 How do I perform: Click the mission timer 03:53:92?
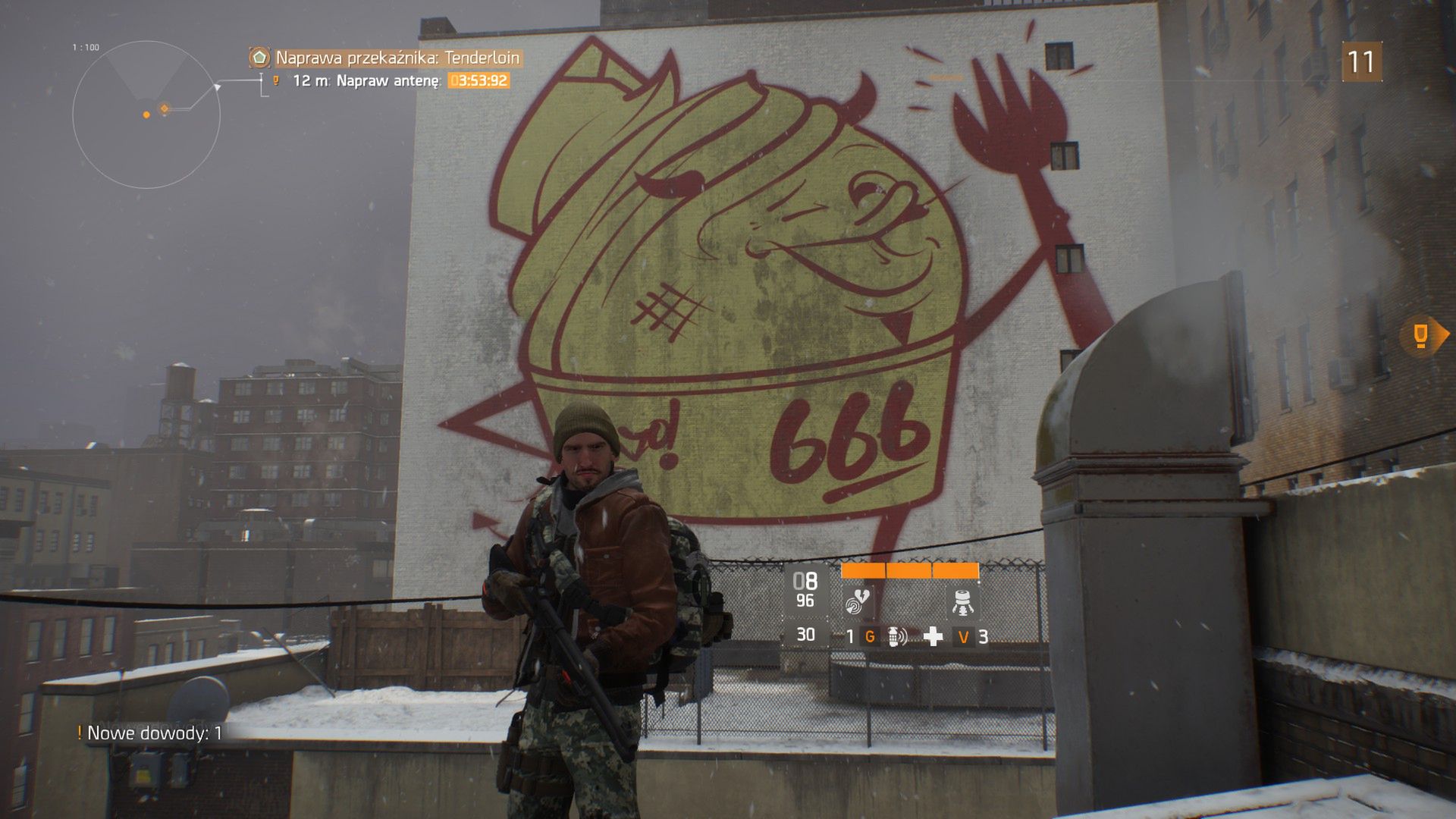(478, 79)
